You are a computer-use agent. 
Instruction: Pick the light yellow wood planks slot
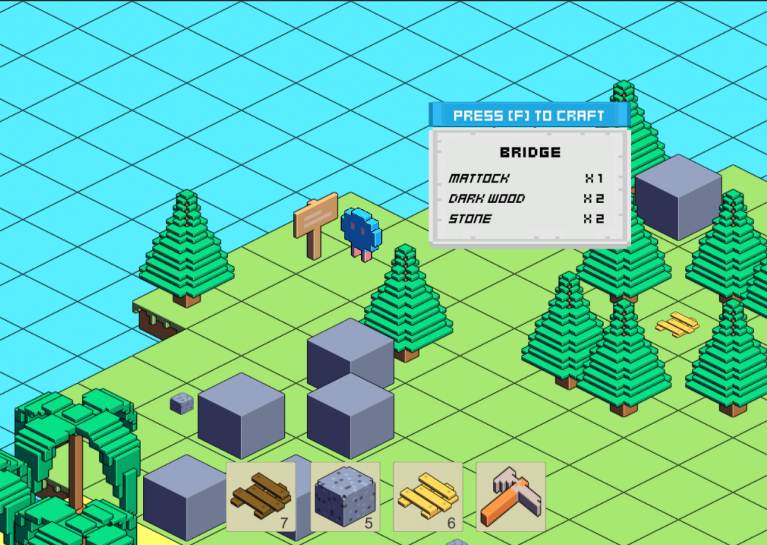[428, 495]
